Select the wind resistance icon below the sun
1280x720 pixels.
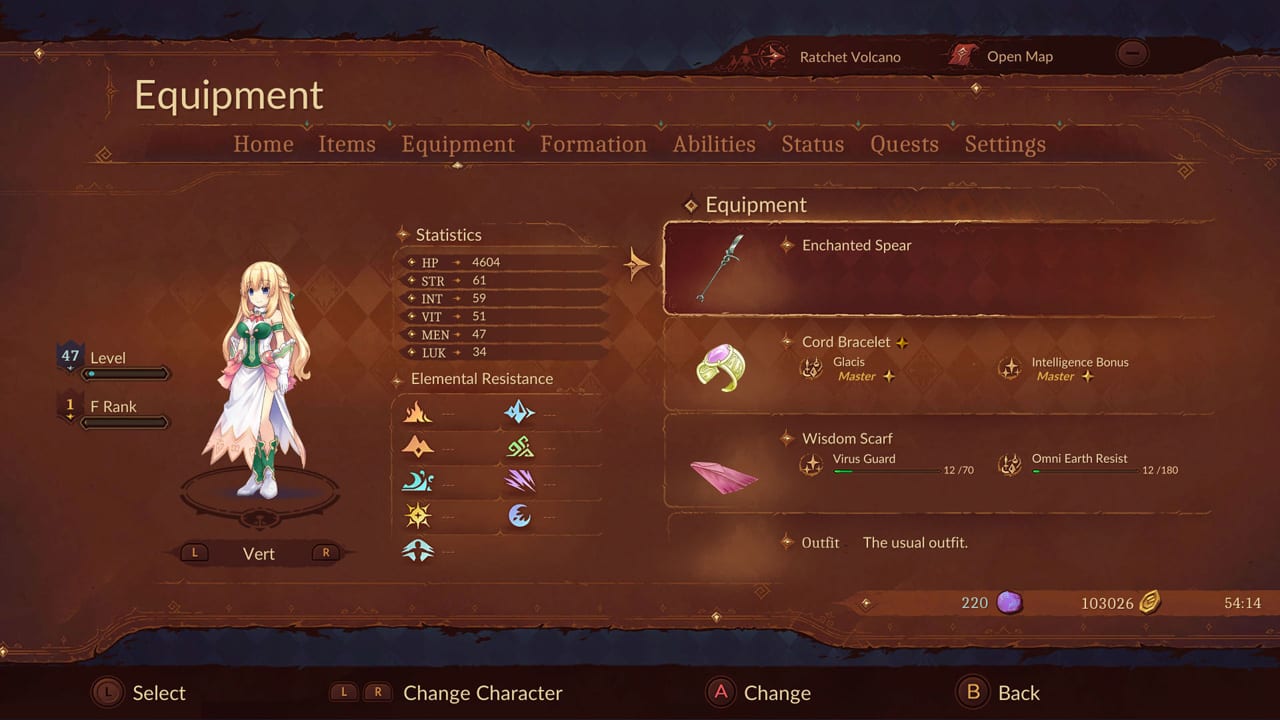418,549
